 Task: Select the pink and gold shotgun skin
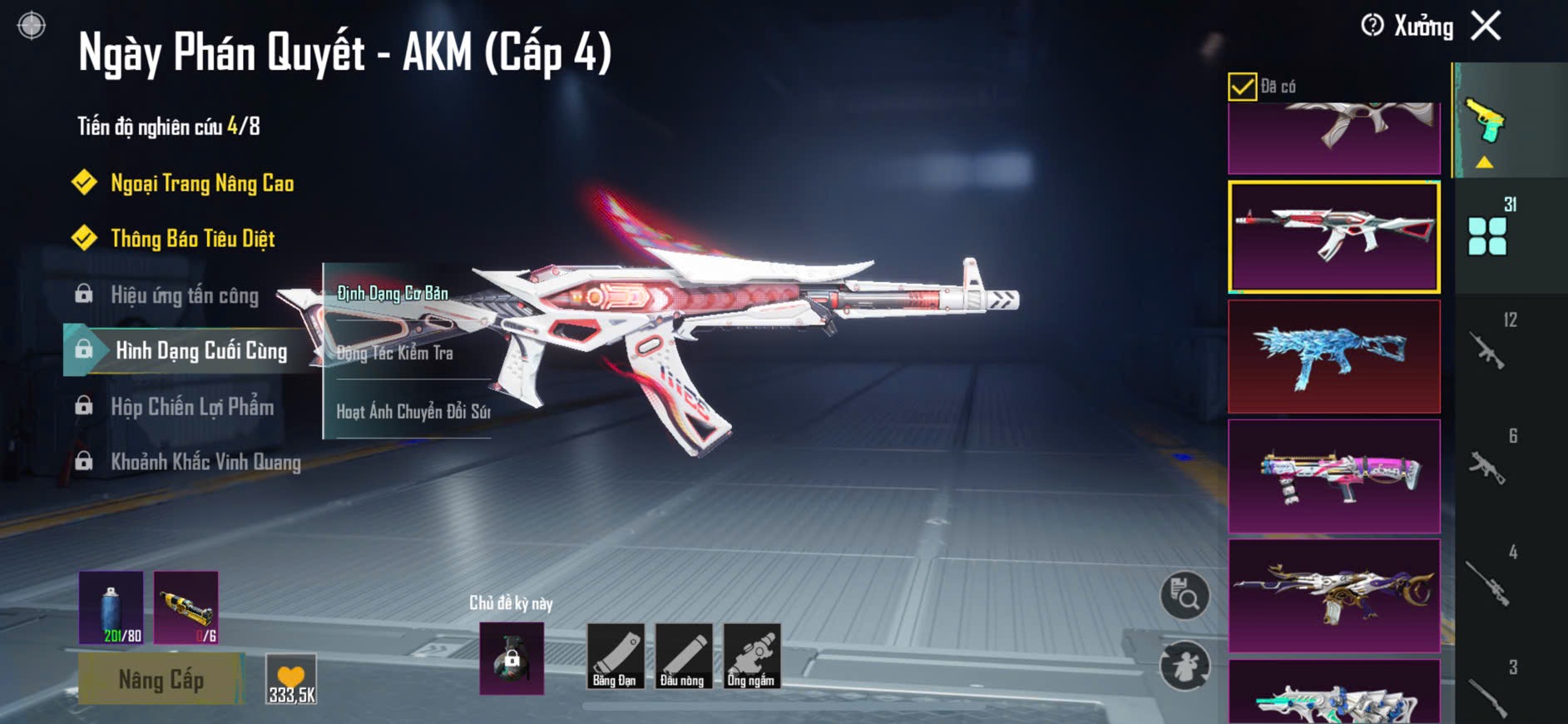click(1333, 476)
